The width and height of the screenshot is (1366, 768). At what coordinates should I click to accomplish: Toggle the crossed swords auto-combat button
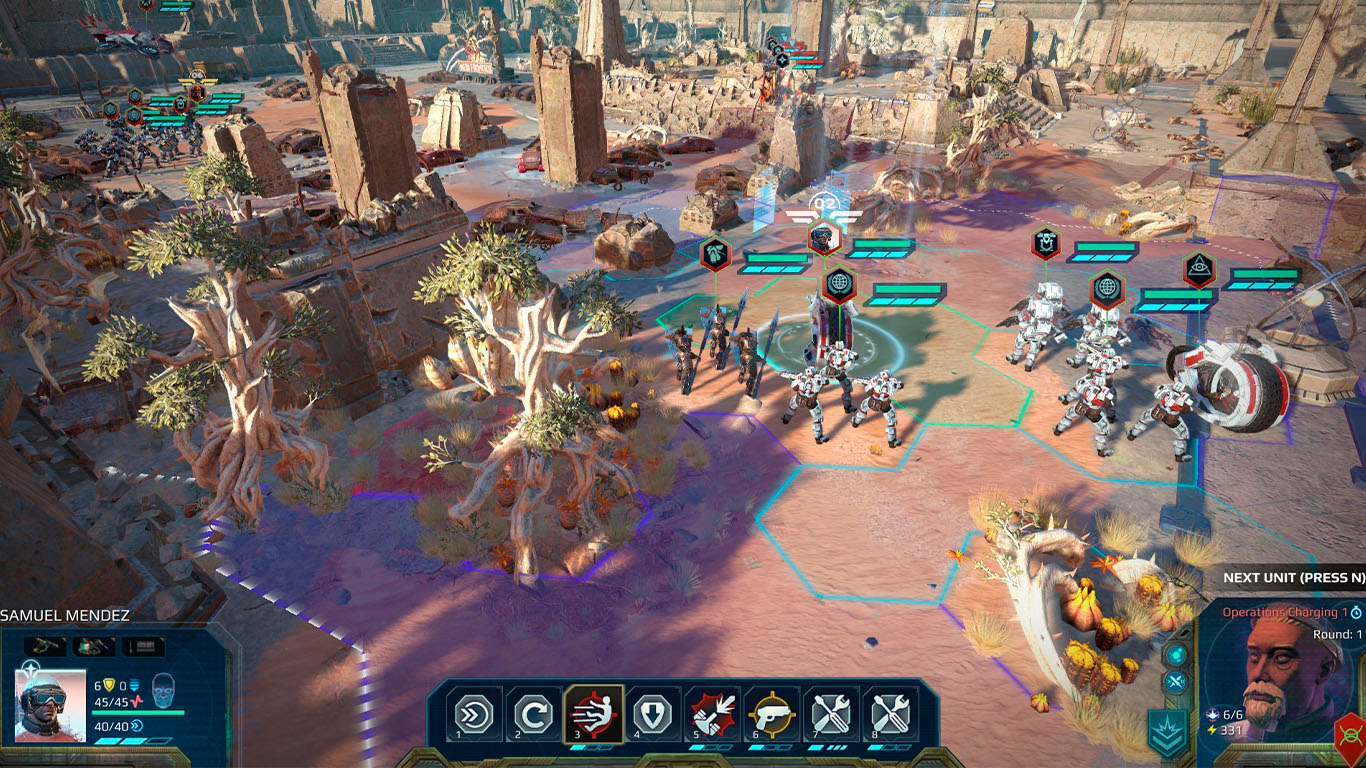[1176, 682]
